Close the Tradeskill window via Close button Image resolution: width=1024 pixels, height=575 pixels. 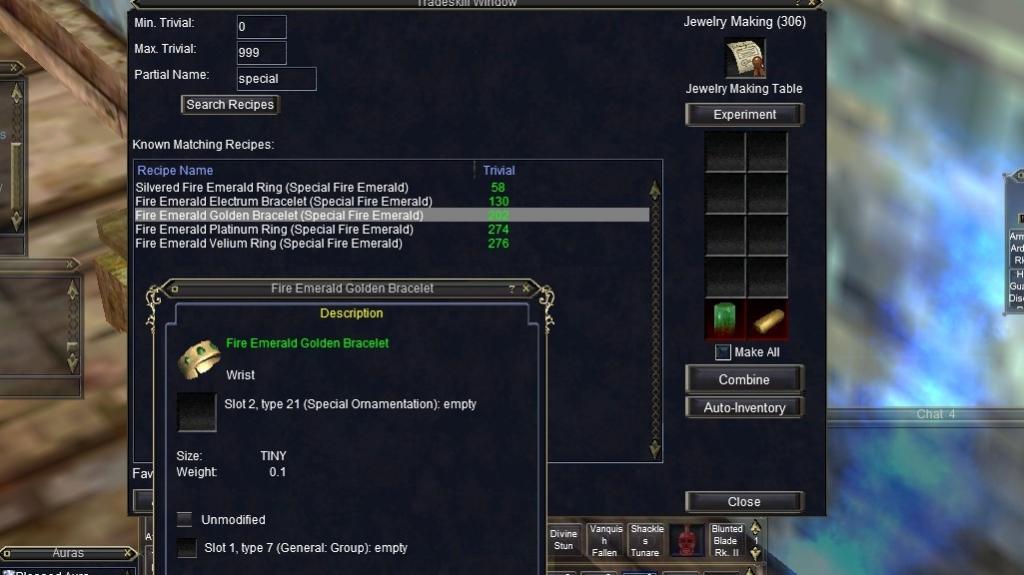point(744,502)
